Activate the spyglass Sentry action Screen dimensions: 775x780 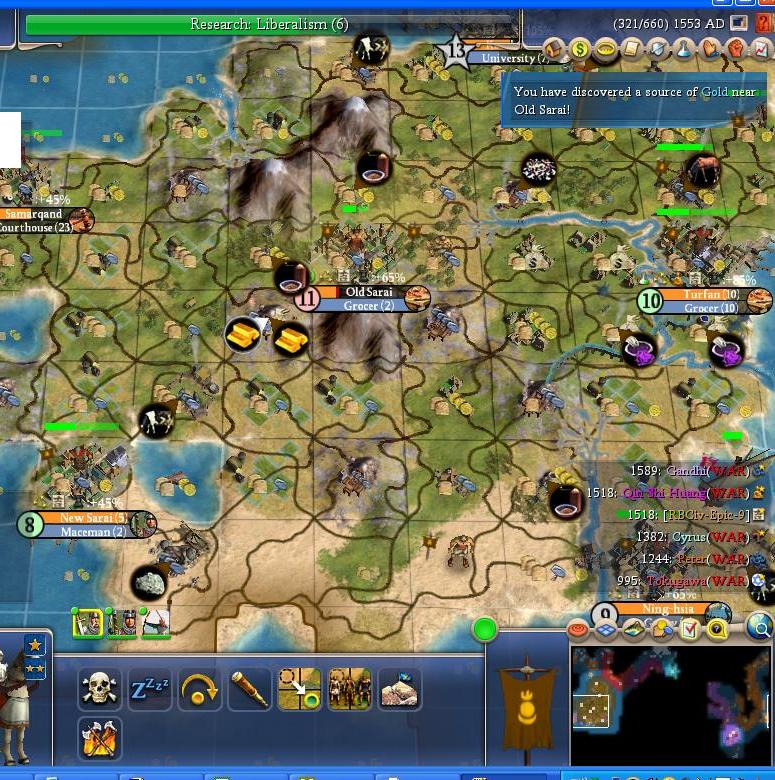[x=250, y=689]
